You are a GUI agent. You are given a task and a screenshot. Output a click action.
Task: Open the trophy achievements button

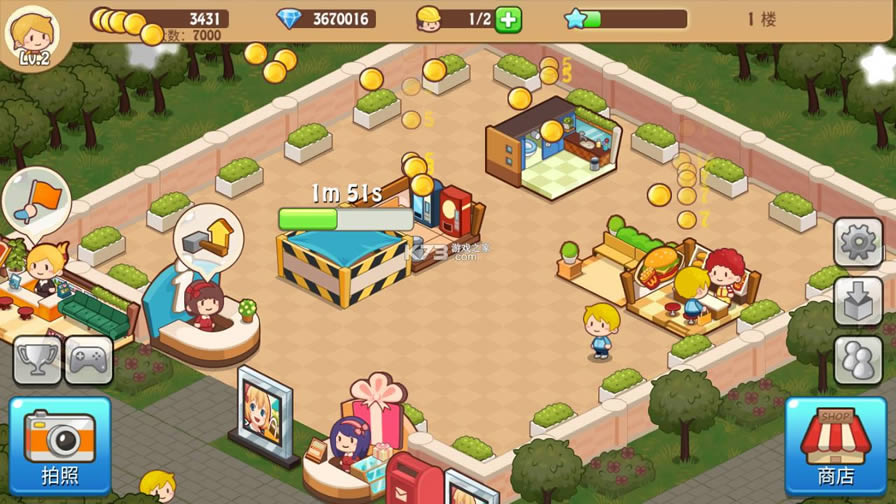pos(36,359)
